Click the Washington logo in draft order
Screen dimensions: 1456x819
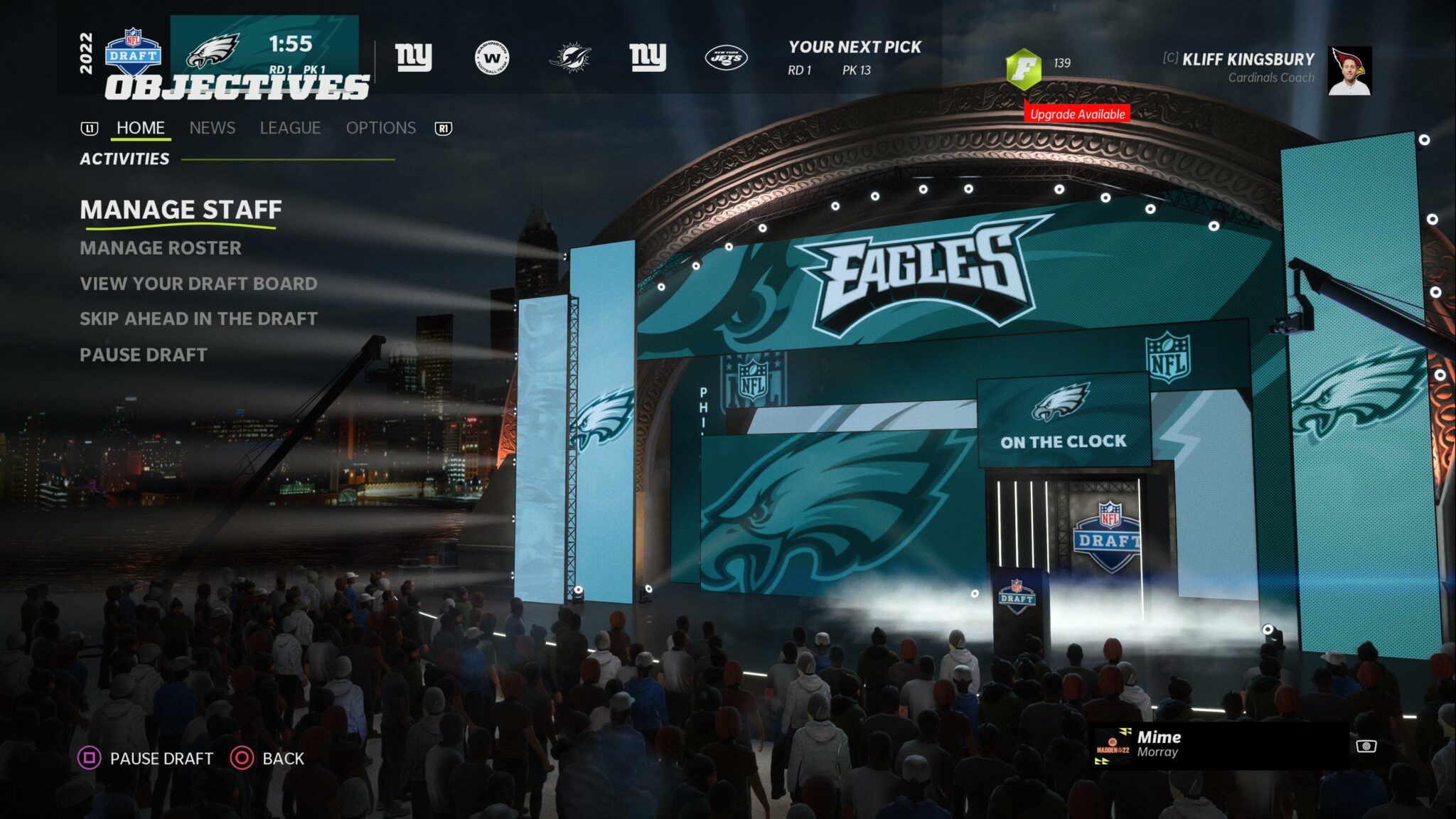pos(492,58)
